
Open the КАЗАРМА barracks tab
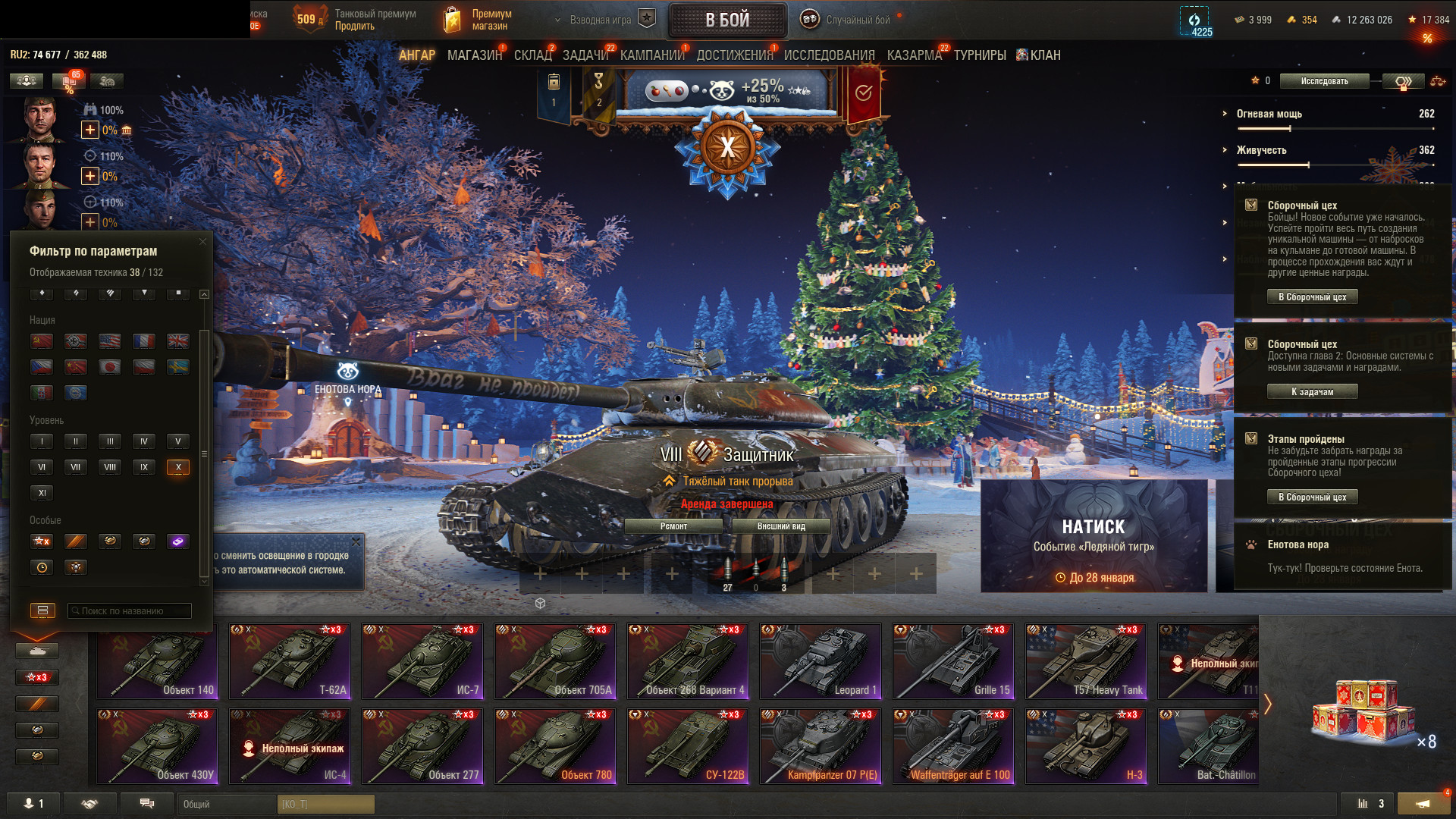click(914, 55)
